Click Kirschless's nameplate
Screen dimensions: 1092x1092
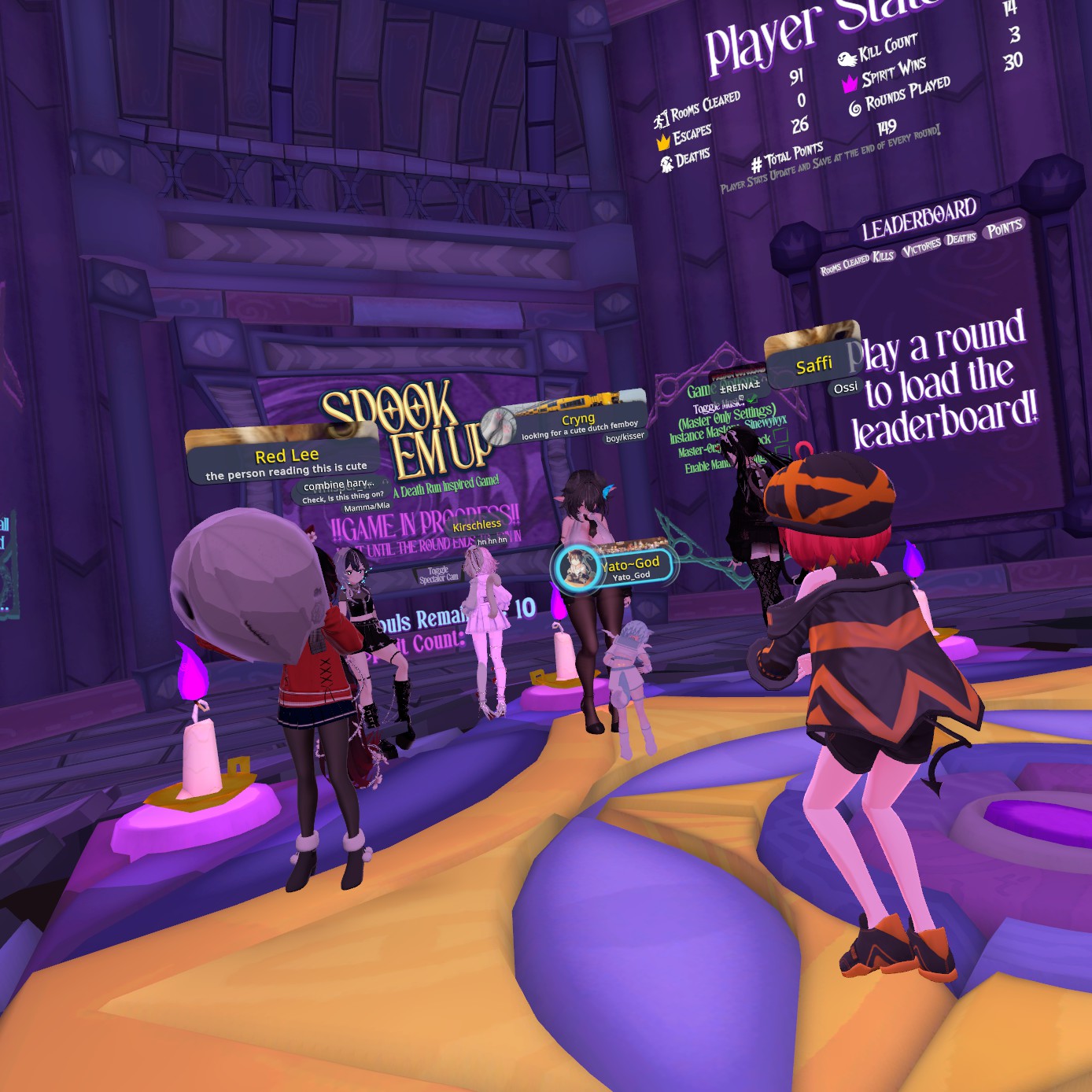476,525
